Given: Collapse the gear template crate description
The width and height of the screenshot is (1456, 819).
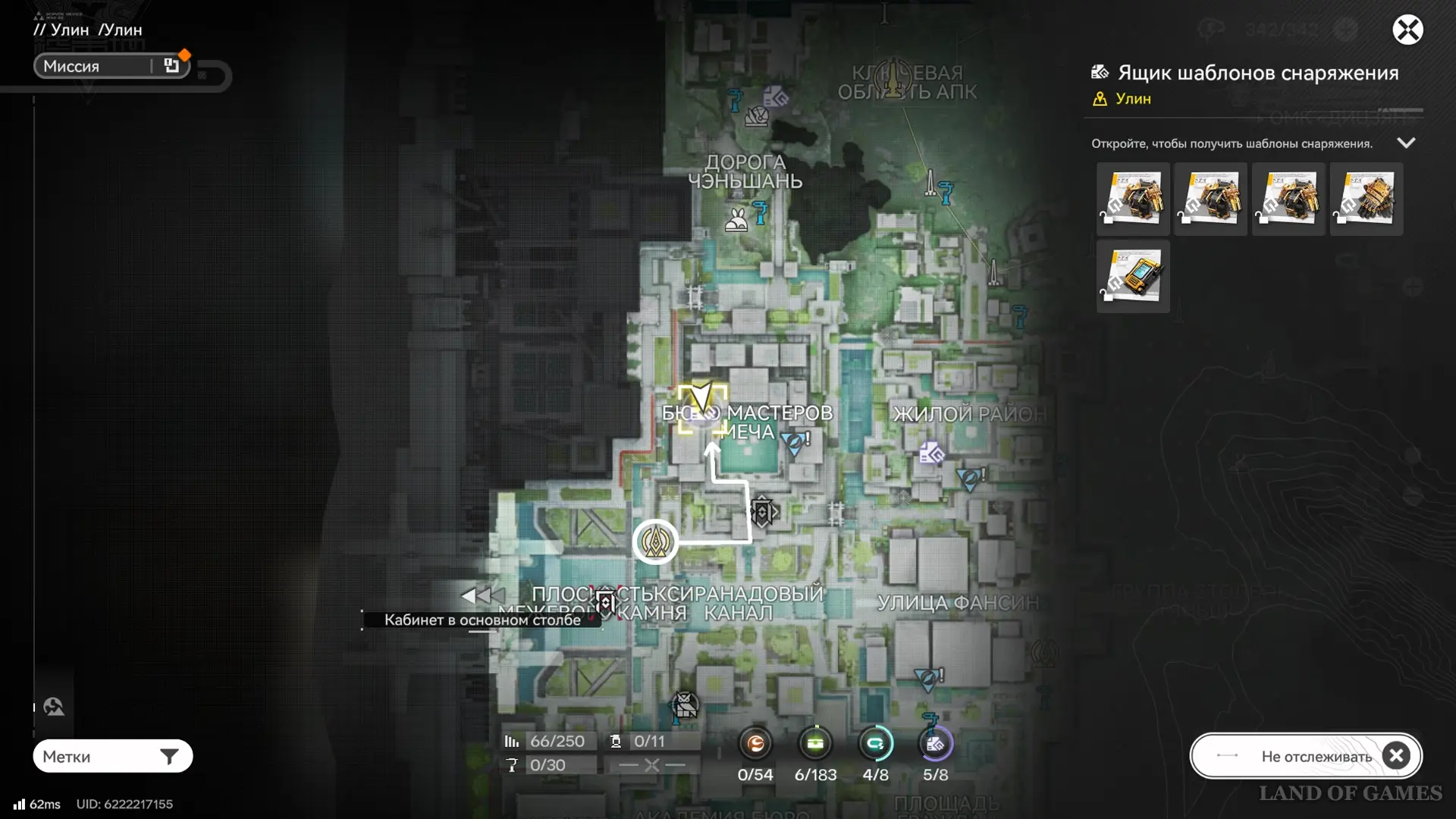Looking at the screenshot, I should click(1406, 143).
